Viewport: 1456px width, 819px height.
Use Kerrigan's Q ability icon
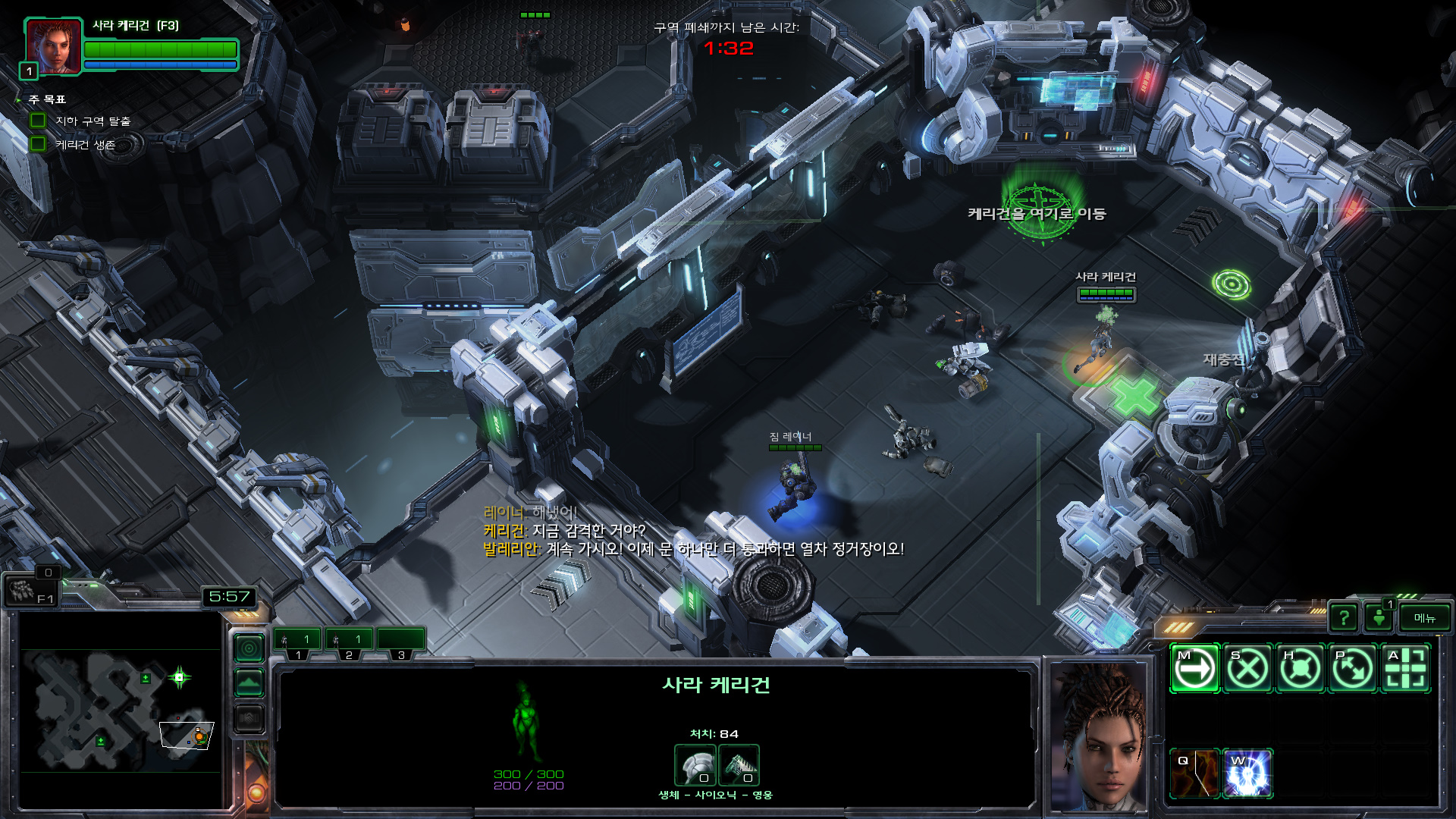(1194, 773)
